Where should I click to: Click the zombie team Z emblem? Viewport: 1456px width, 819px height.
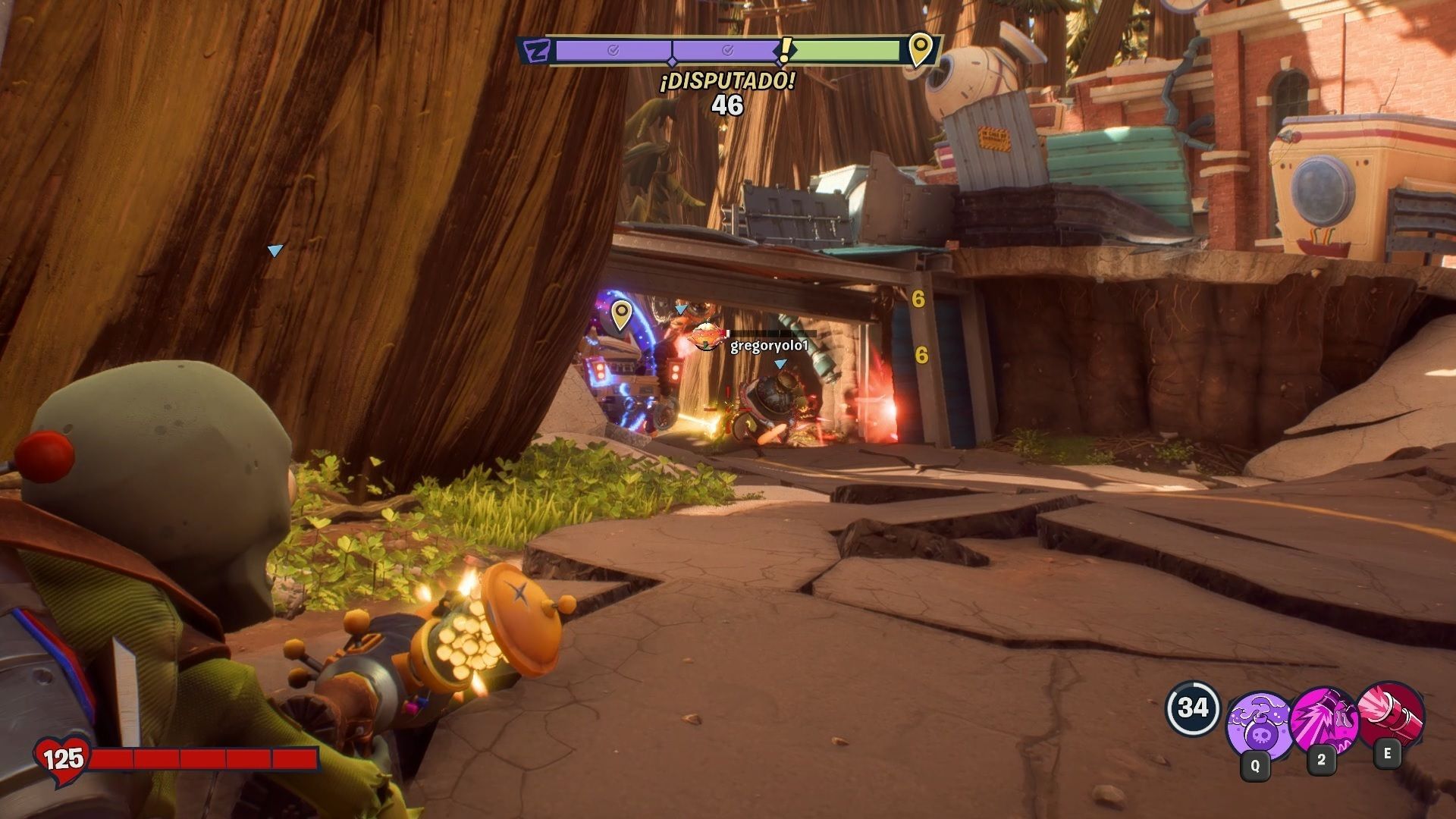pyautogui.click(x=538, y=52)
